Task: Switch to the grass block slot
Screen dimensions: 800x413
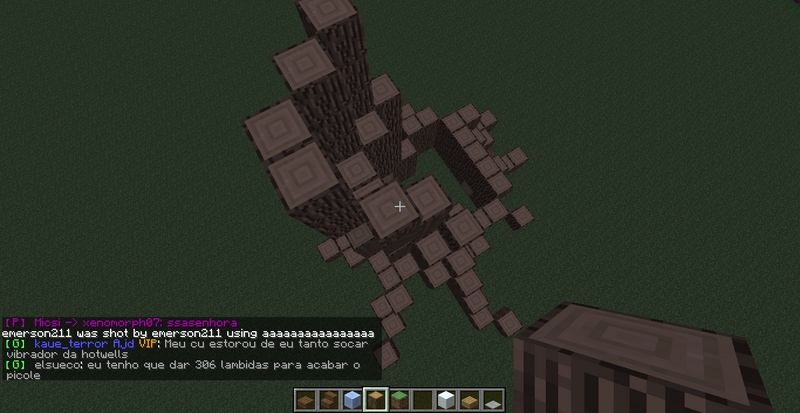Action: (398, 400)
